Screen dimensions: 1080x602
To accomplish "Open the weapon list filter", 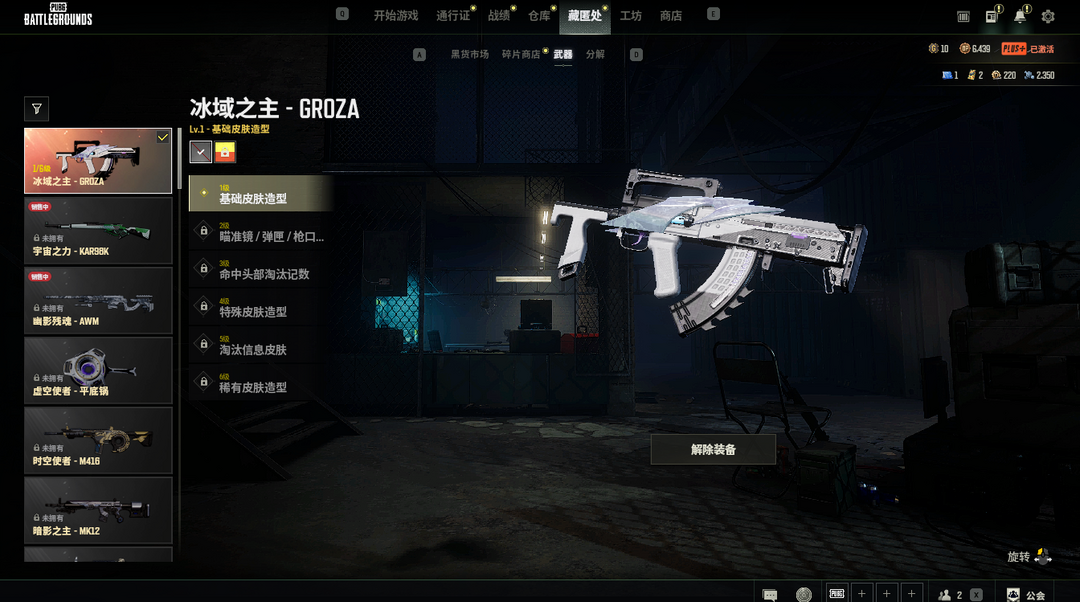I will click(x=37, y=109).
